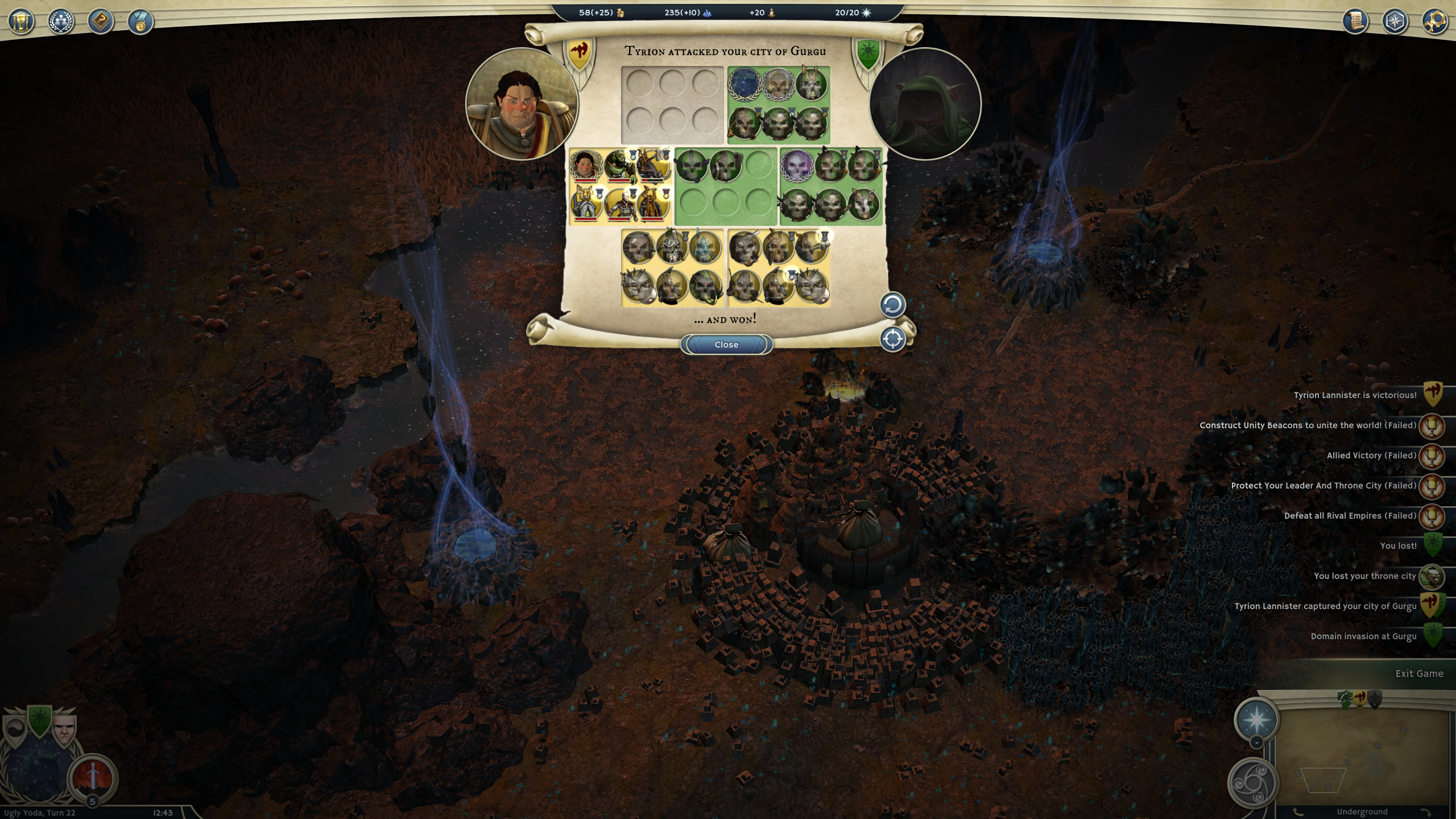
Task: Show the 'Domain invasion at Gurgu' event
Action: pyautogui.click(x=1363, y=636)
